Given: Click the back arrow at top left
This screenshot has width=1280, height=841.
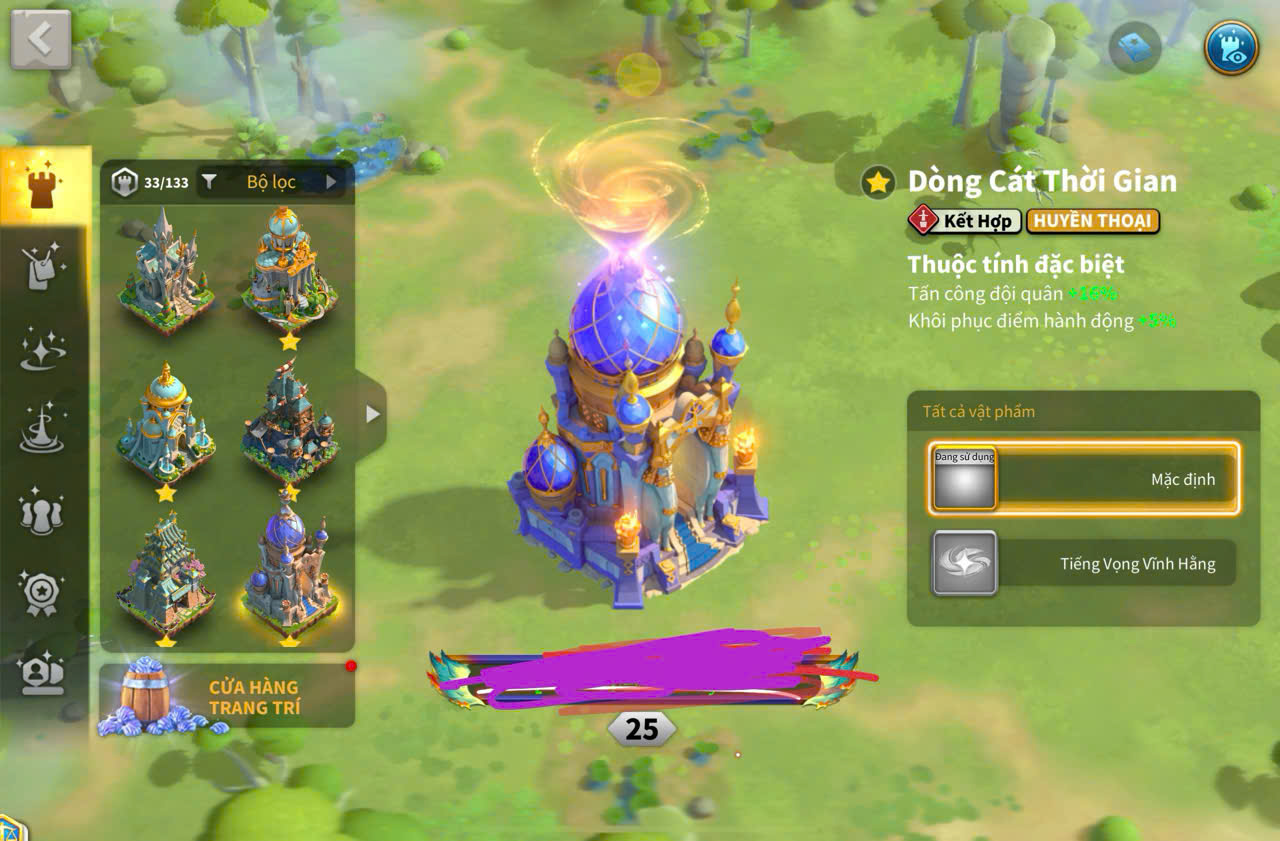Looking at the screenshot, I should [39, 38].
